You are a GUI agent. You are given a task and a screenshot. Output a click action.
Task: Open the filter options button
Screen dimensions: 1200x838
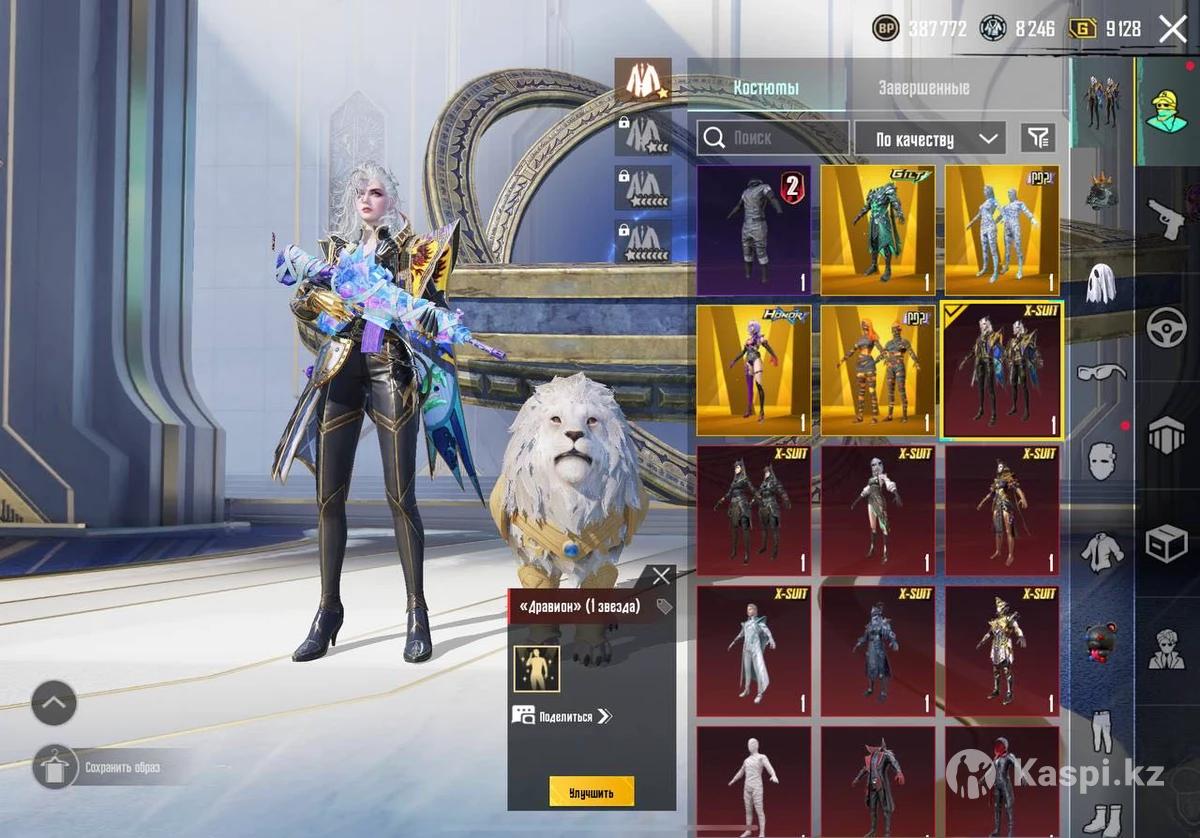click(x=1038, y=138)
